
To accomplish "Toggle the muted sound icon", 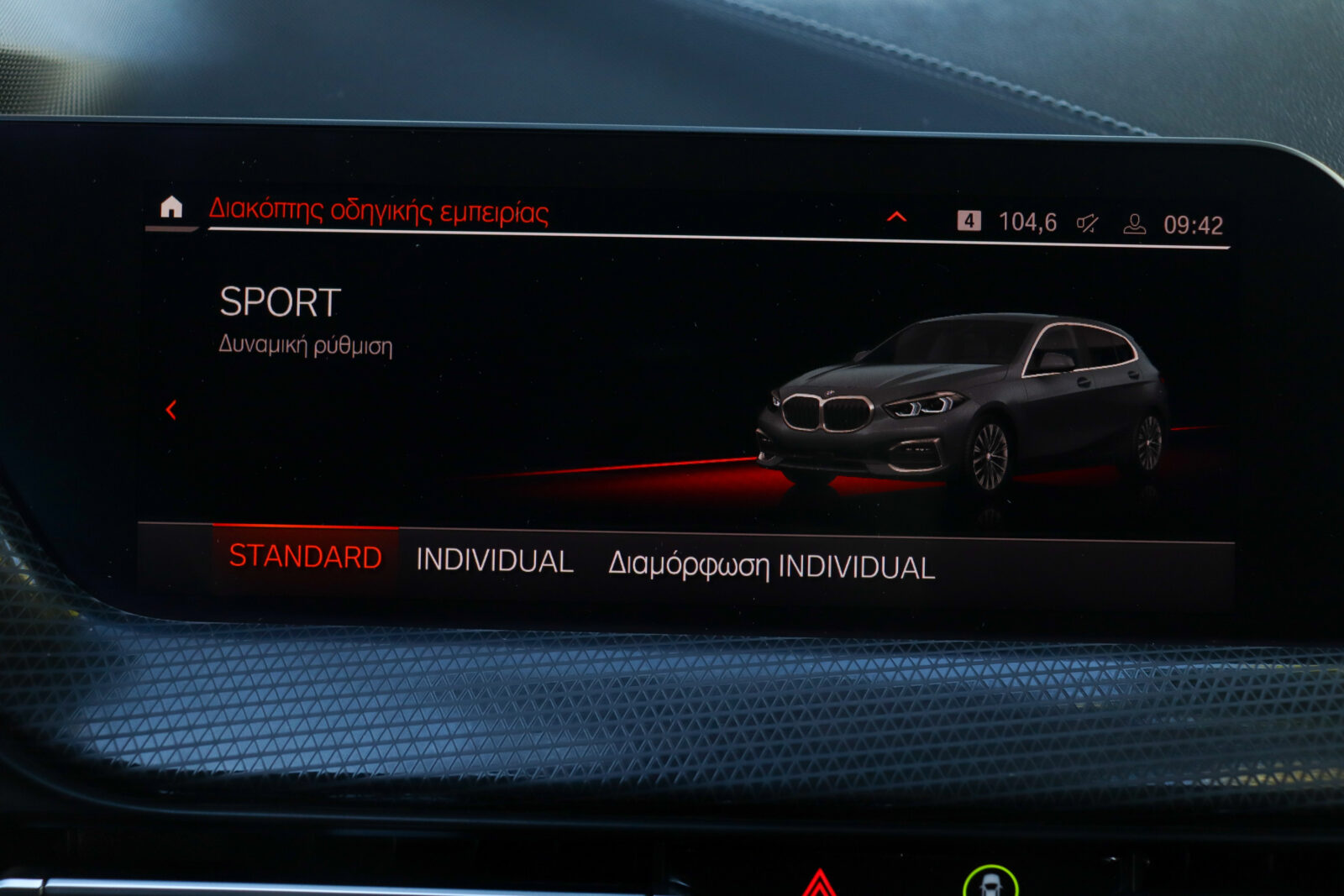I will (1088, 223).
